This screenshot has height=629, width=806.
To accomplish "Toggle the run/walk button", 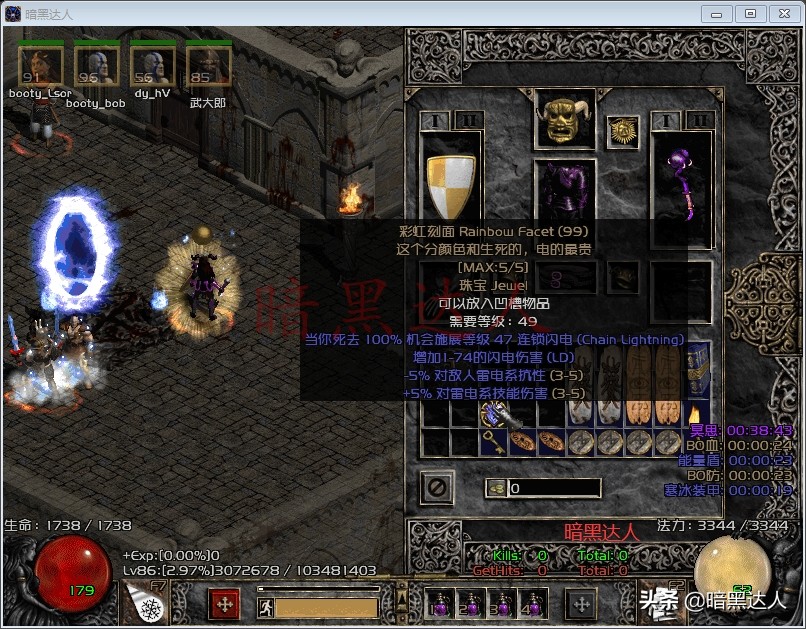I will (x=265, y=607).
